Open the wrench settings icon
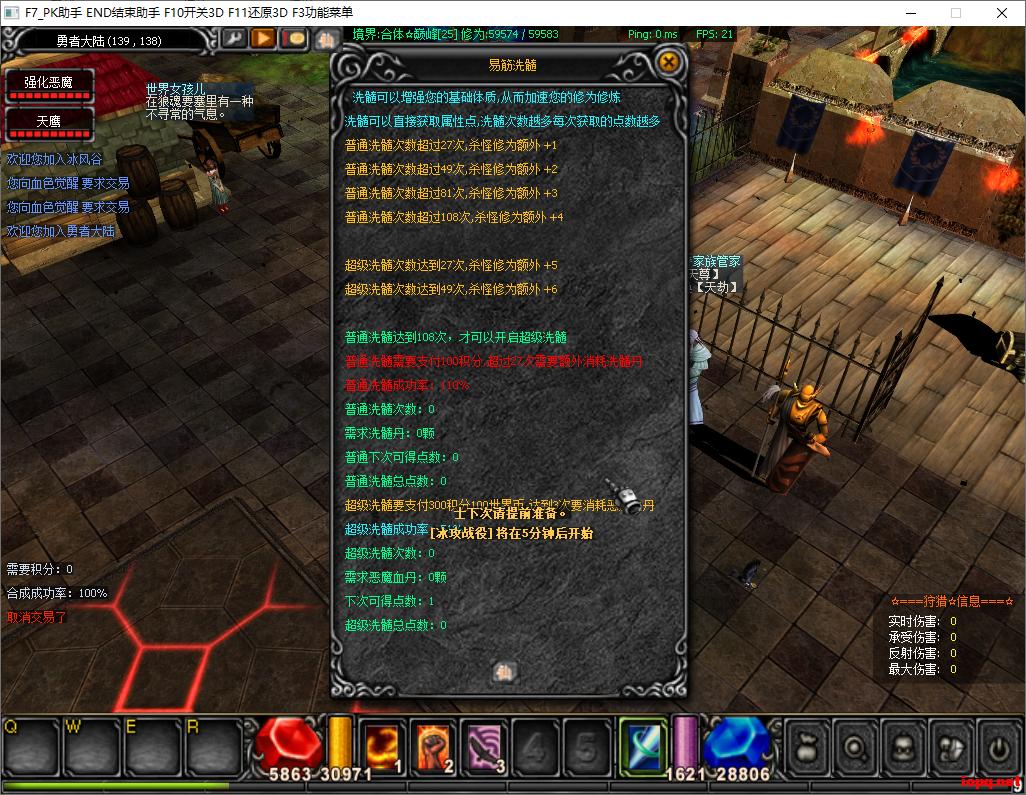Screen dimensions: 1026x795 (x=233, y=39)
